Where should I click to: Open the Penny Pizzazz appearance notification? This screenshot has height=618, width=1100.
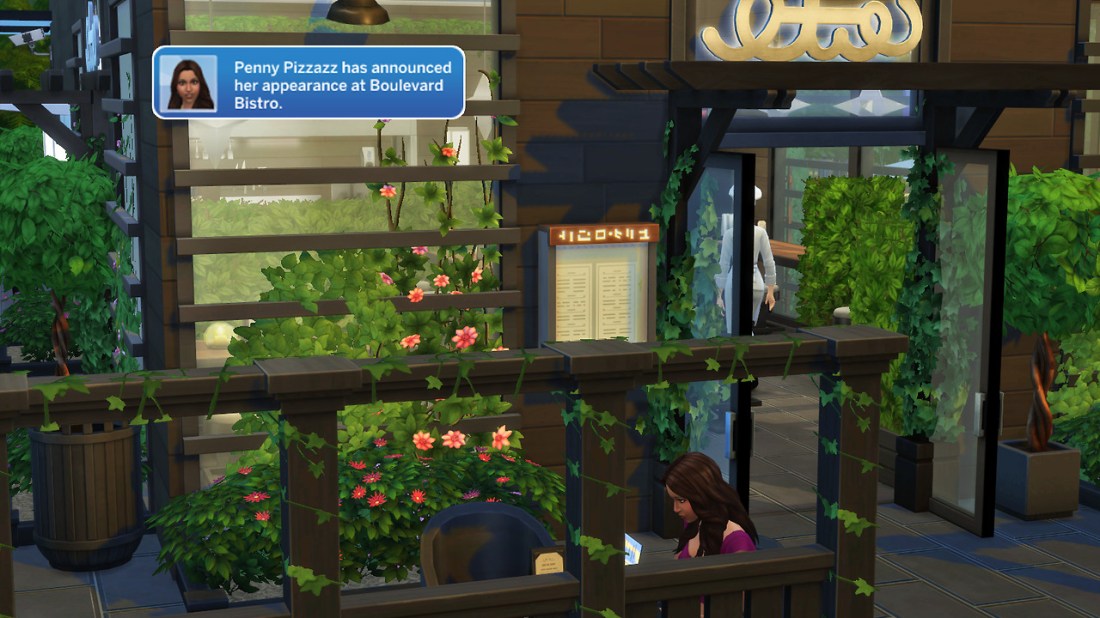click(x=341, y=84)
